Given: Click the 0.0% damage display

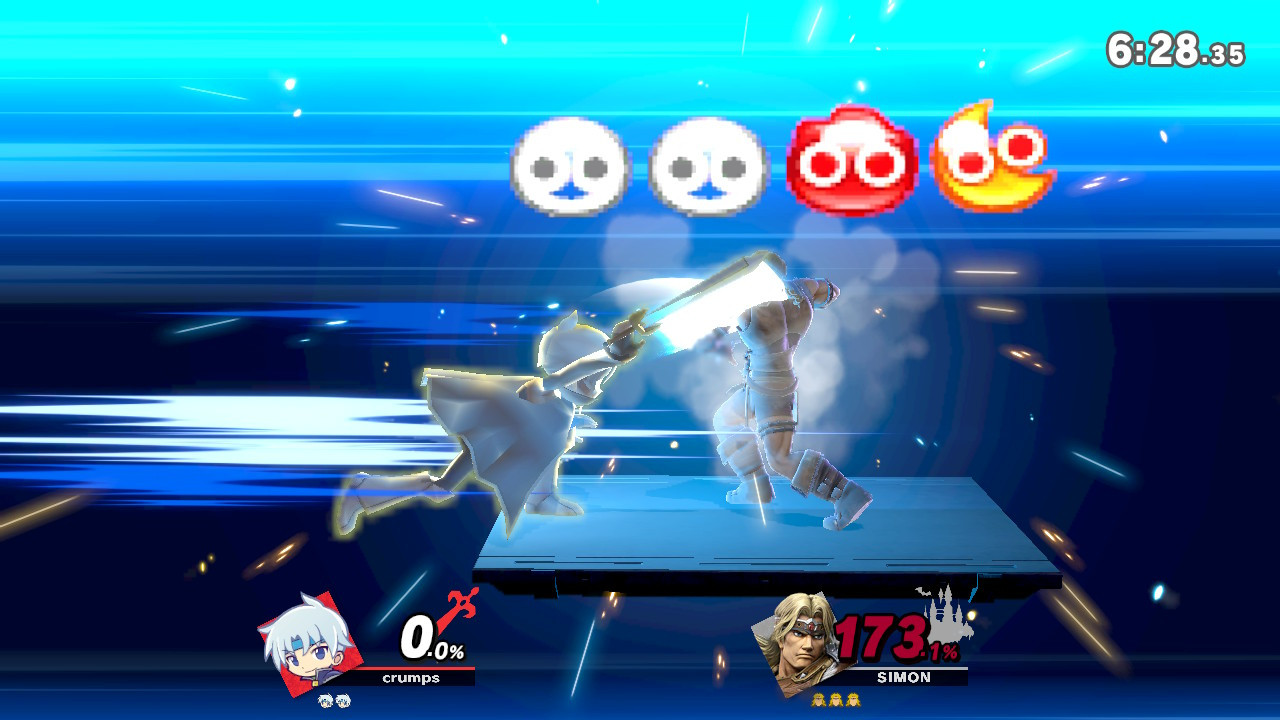Looking at the screenshot, I should tap(430, 638).
